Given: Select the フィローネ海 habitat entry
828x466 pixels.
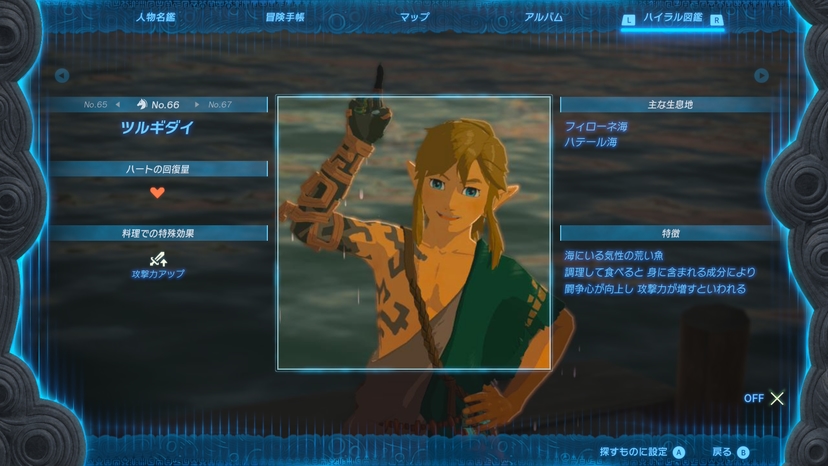Looking at the screenshot, I should (596, 127).
